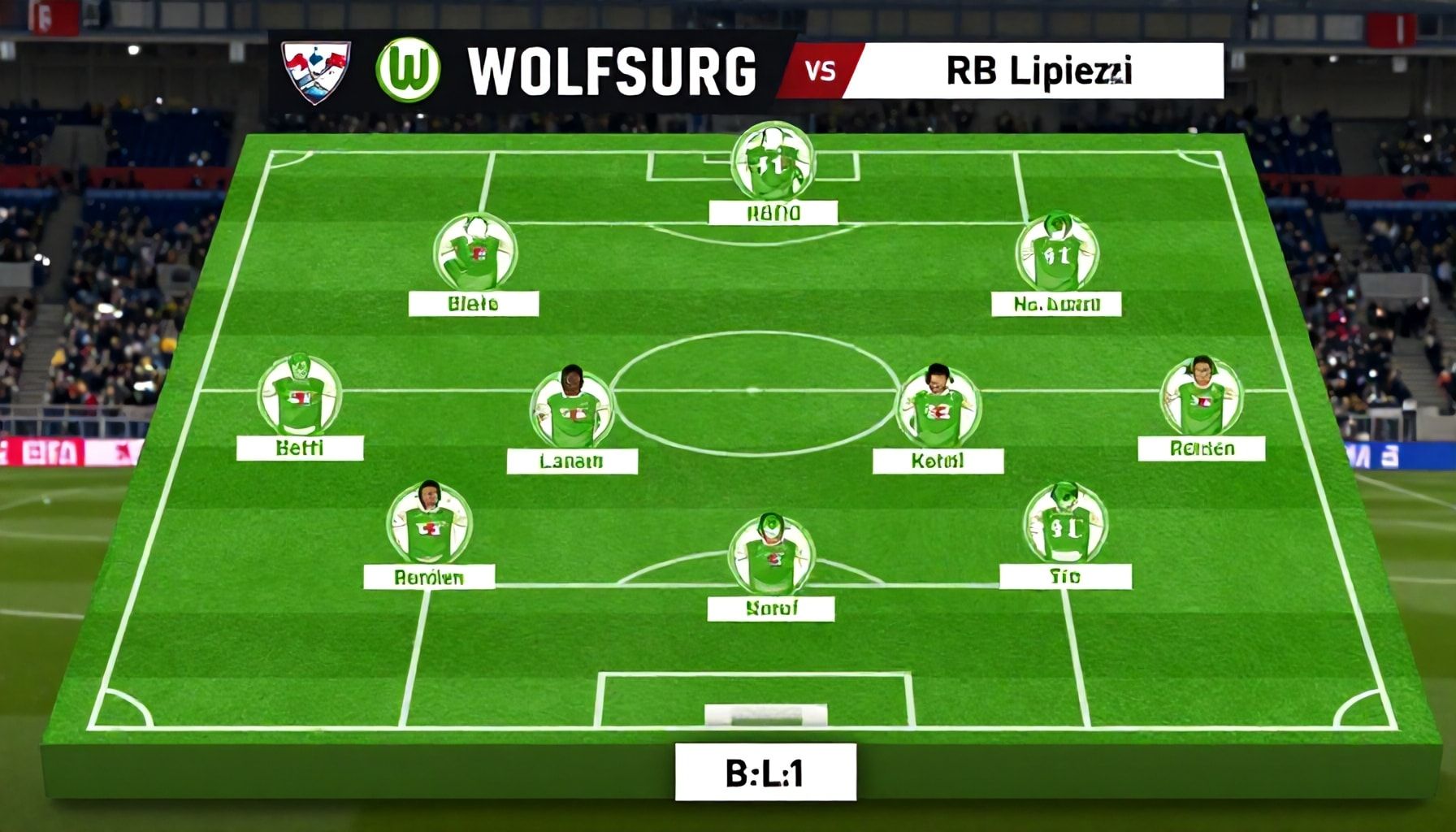The height and width of the screenshot is (832, 1456).
Task: Choose the player labeled Betti
Action: pyautogui.click(x=299, y=396)
